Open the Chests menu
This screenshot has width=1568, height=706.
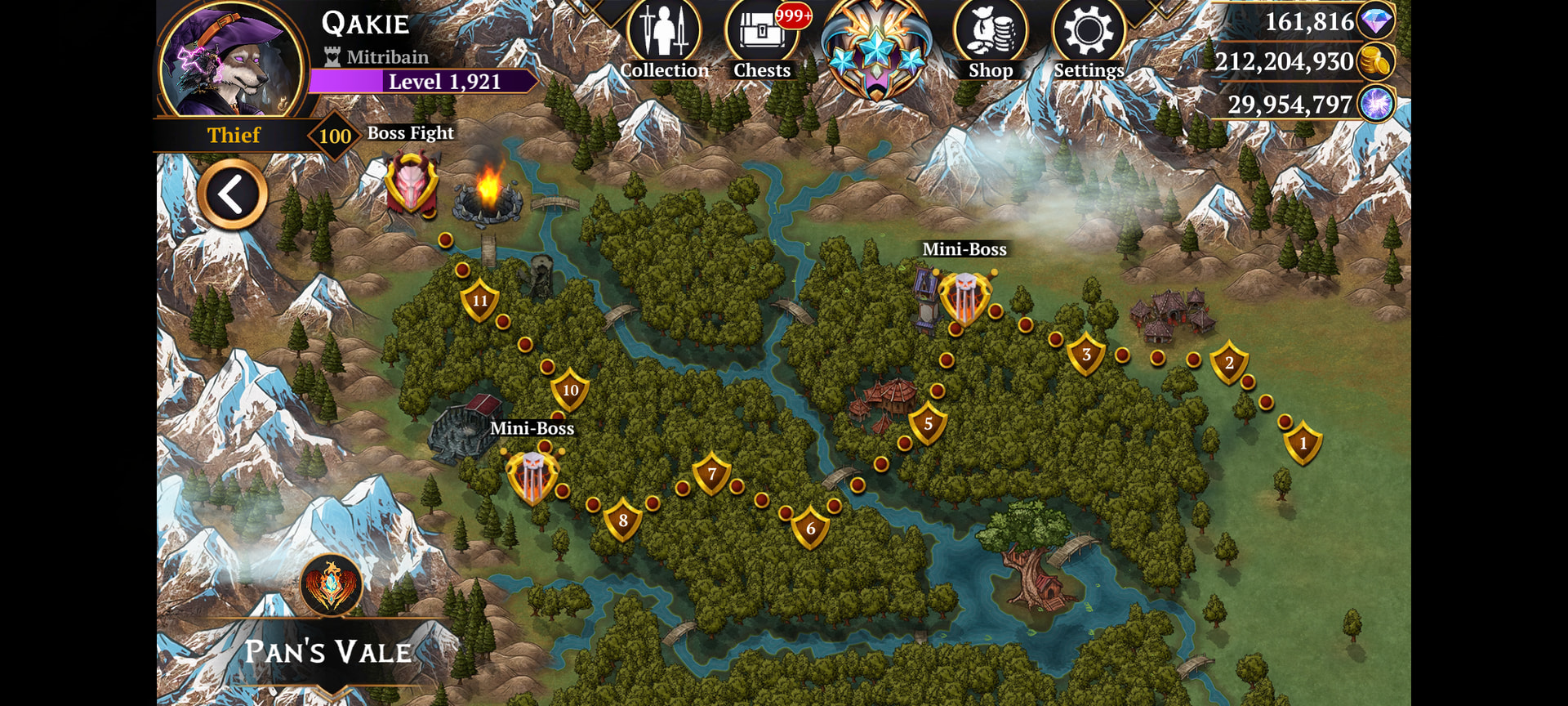point(761,39)
